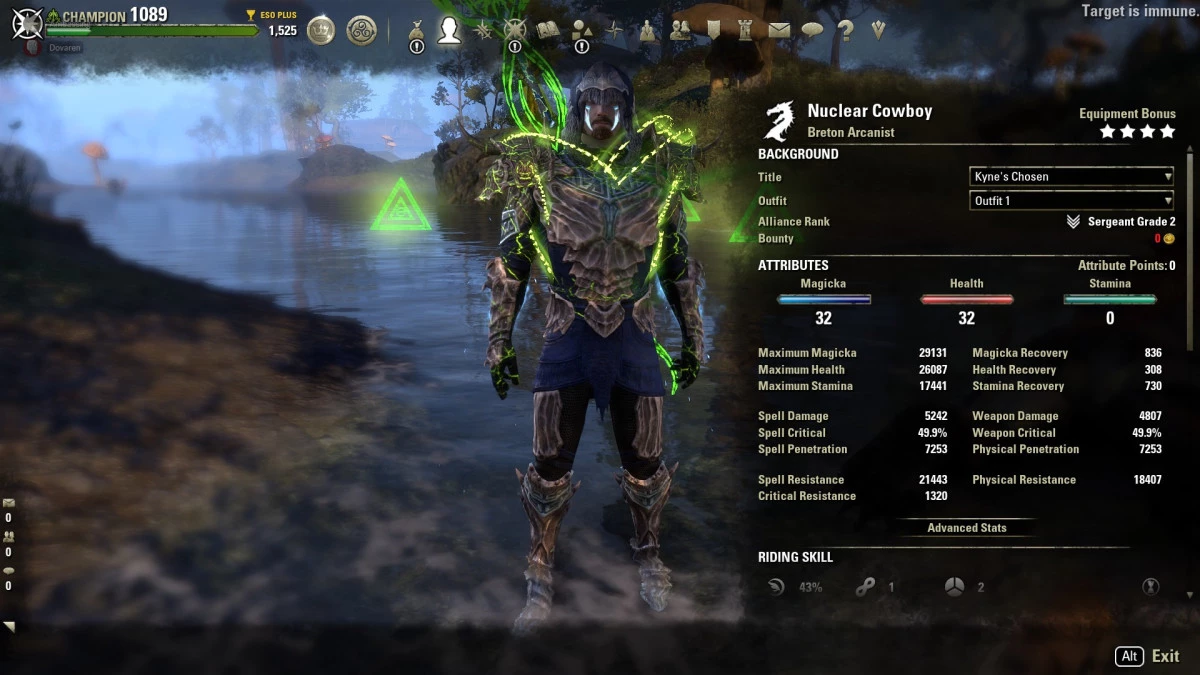
Task: Open the Map compass star icon
Action: tap(614, 30)
